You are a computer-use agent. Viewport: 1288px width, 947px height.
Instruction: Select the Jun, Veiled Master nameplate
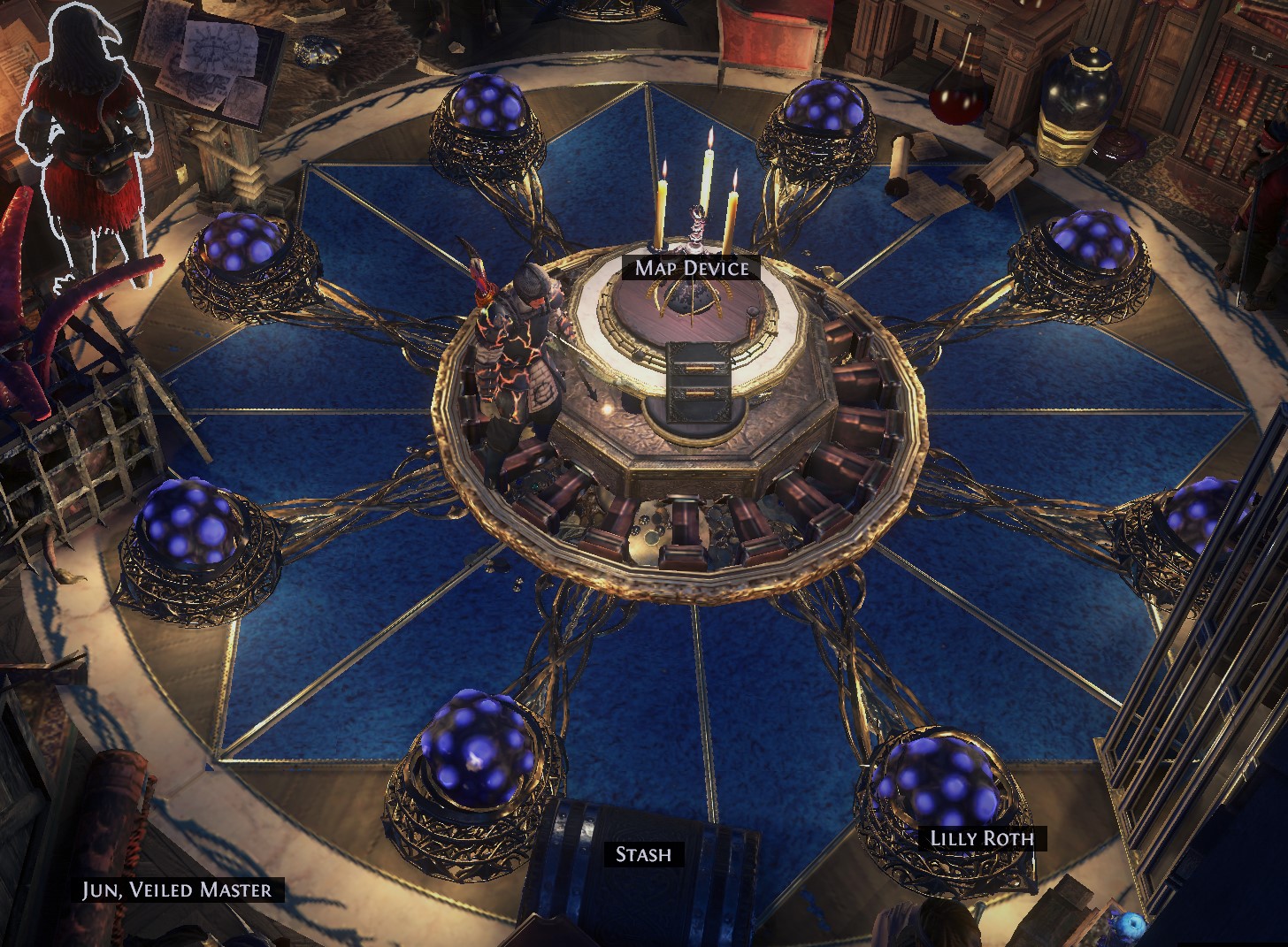click(177, 890)
